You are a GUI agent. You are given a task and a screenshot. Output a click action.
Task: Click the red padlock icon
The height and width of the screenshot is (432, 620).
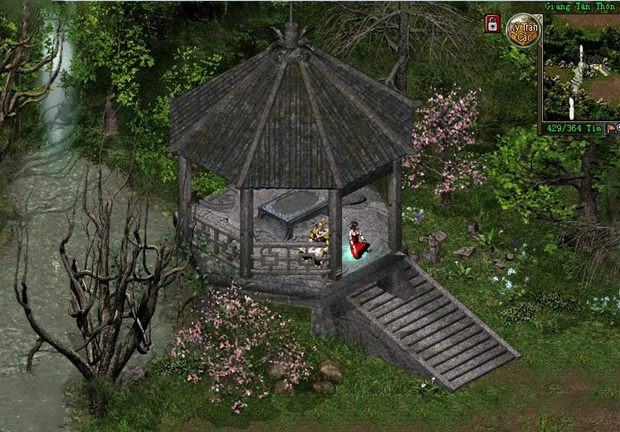492,23
